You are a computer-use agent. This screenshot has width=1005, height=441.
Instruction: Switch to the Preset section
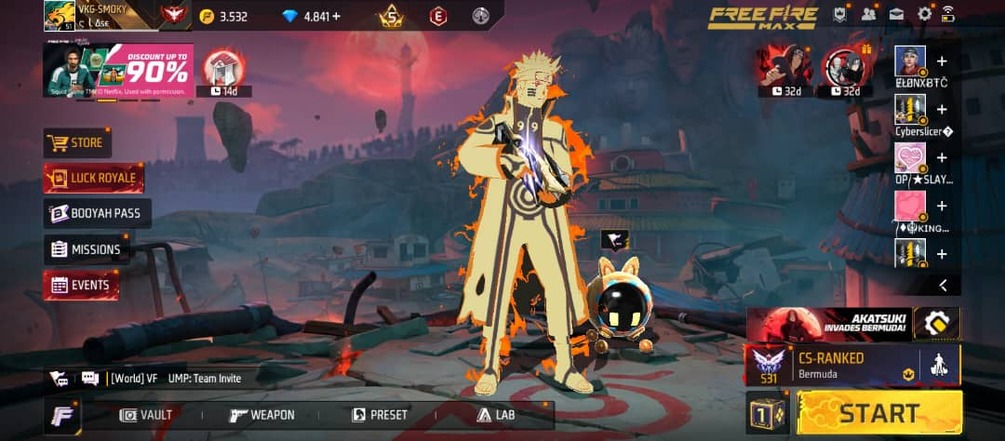pos(379,415)
